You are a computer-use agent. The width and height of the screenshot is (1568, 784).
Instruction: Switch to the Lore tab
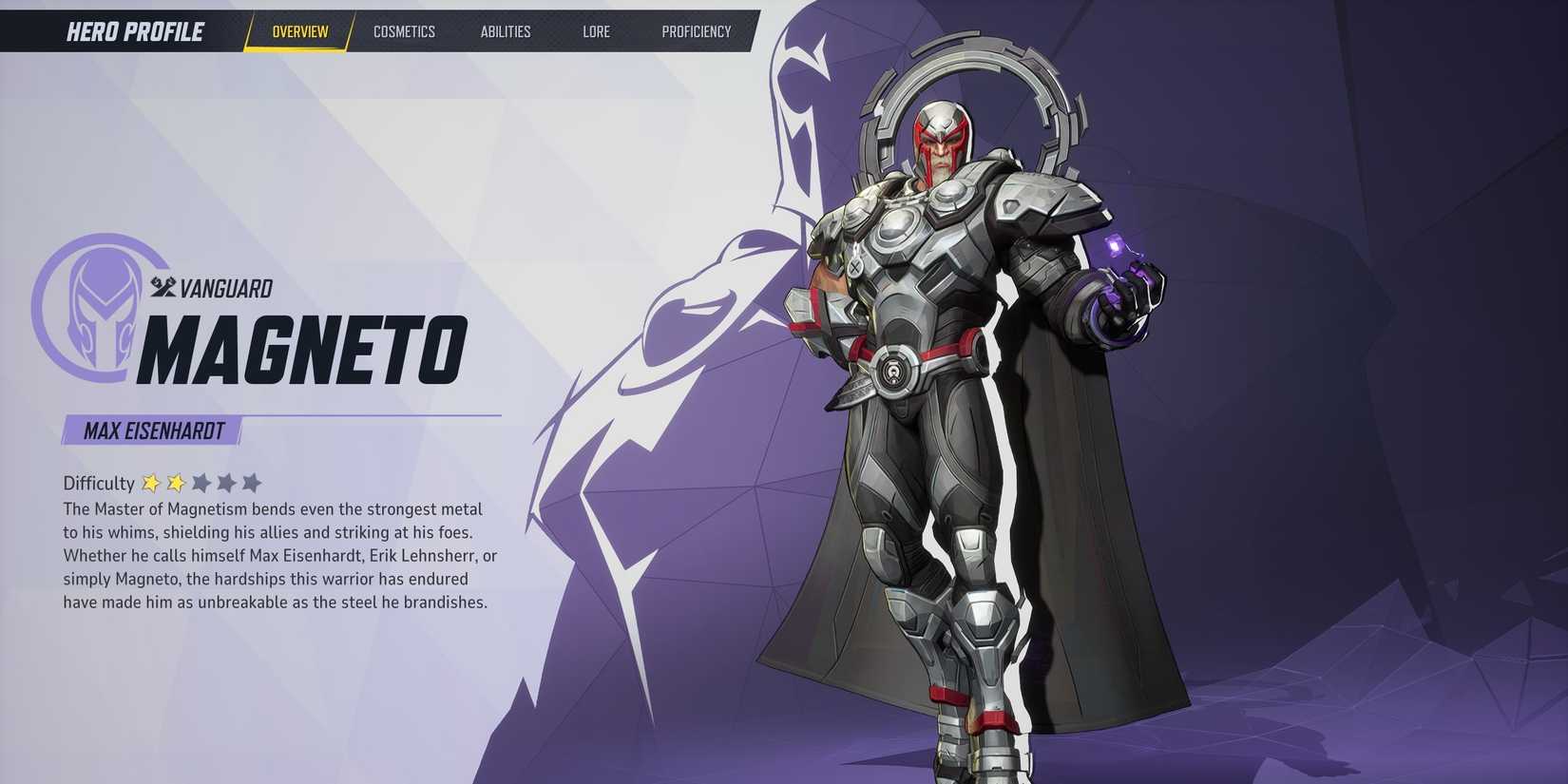(596, 31)
